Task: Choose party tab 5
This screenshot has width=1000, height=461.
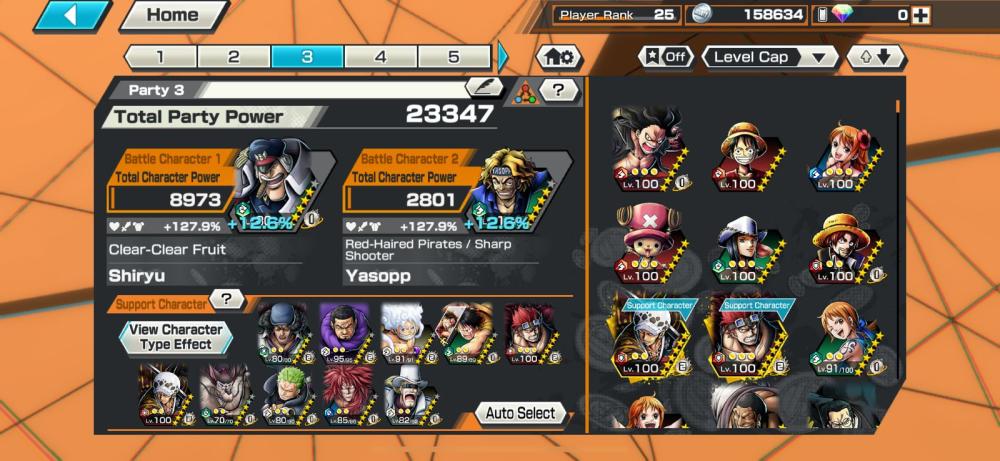Action: 453,56
